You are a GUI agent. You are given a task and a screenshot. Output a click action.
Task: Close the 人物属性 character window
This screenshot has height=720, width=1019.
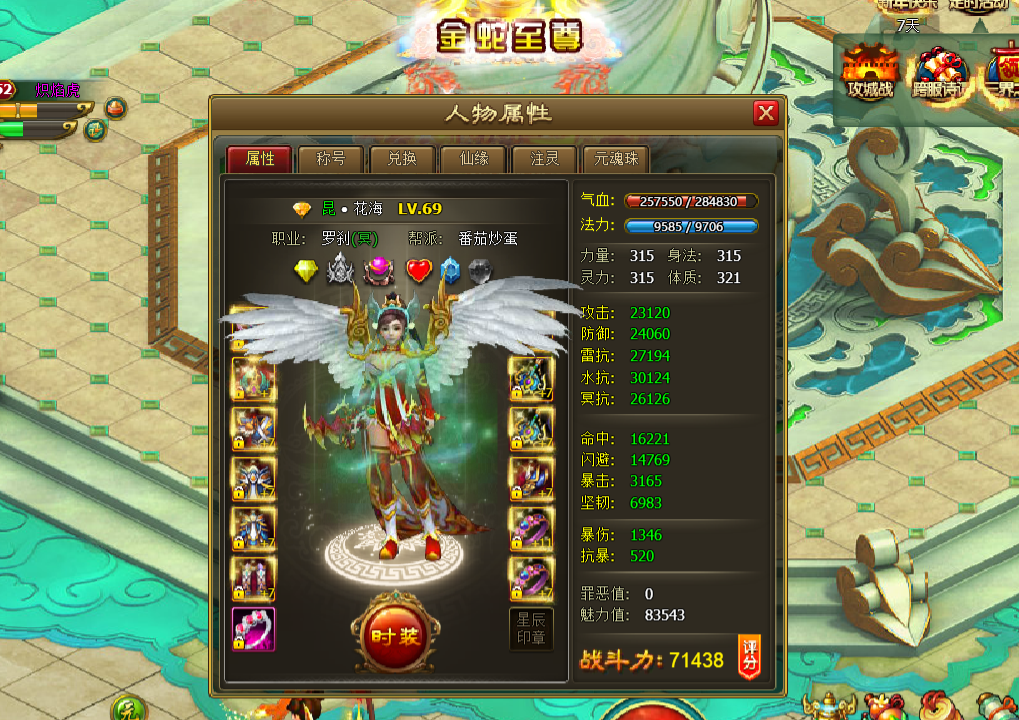766,113
